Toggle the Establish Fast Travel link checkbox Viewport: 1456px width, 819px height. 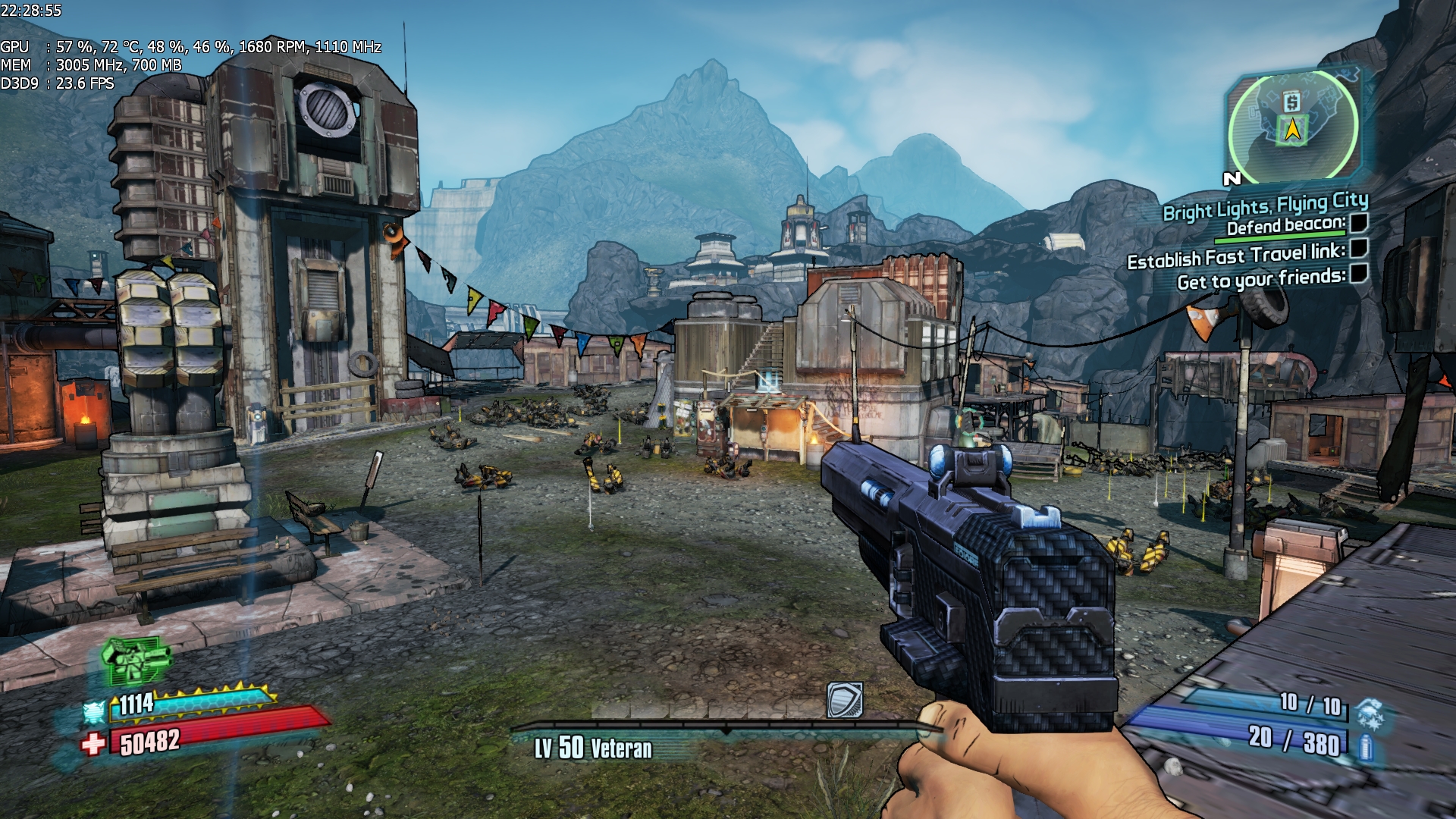coord(1359,248)
